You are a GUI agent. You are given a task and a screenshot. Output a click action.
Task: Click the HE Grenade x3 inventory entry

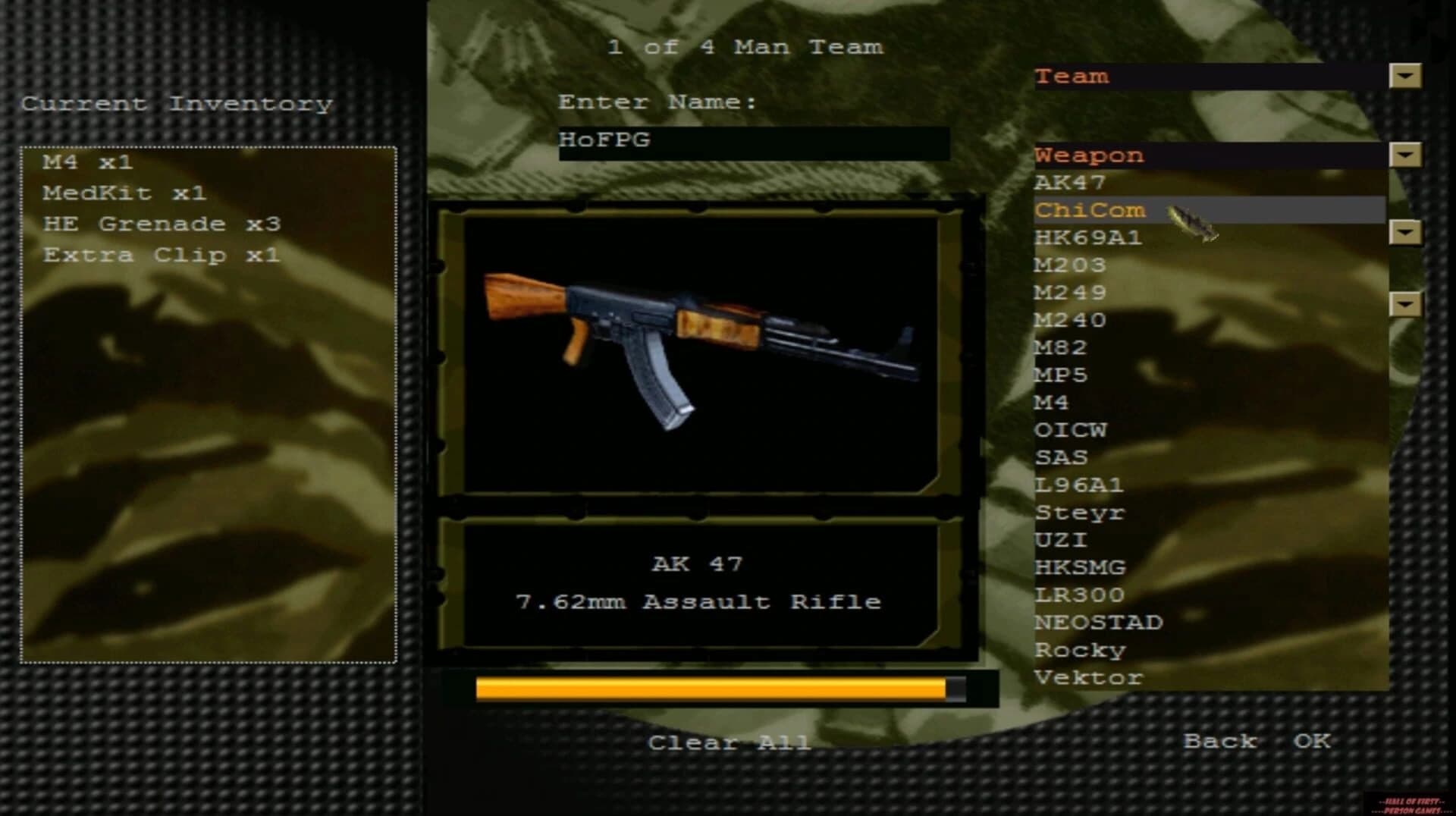pos(162,223)
